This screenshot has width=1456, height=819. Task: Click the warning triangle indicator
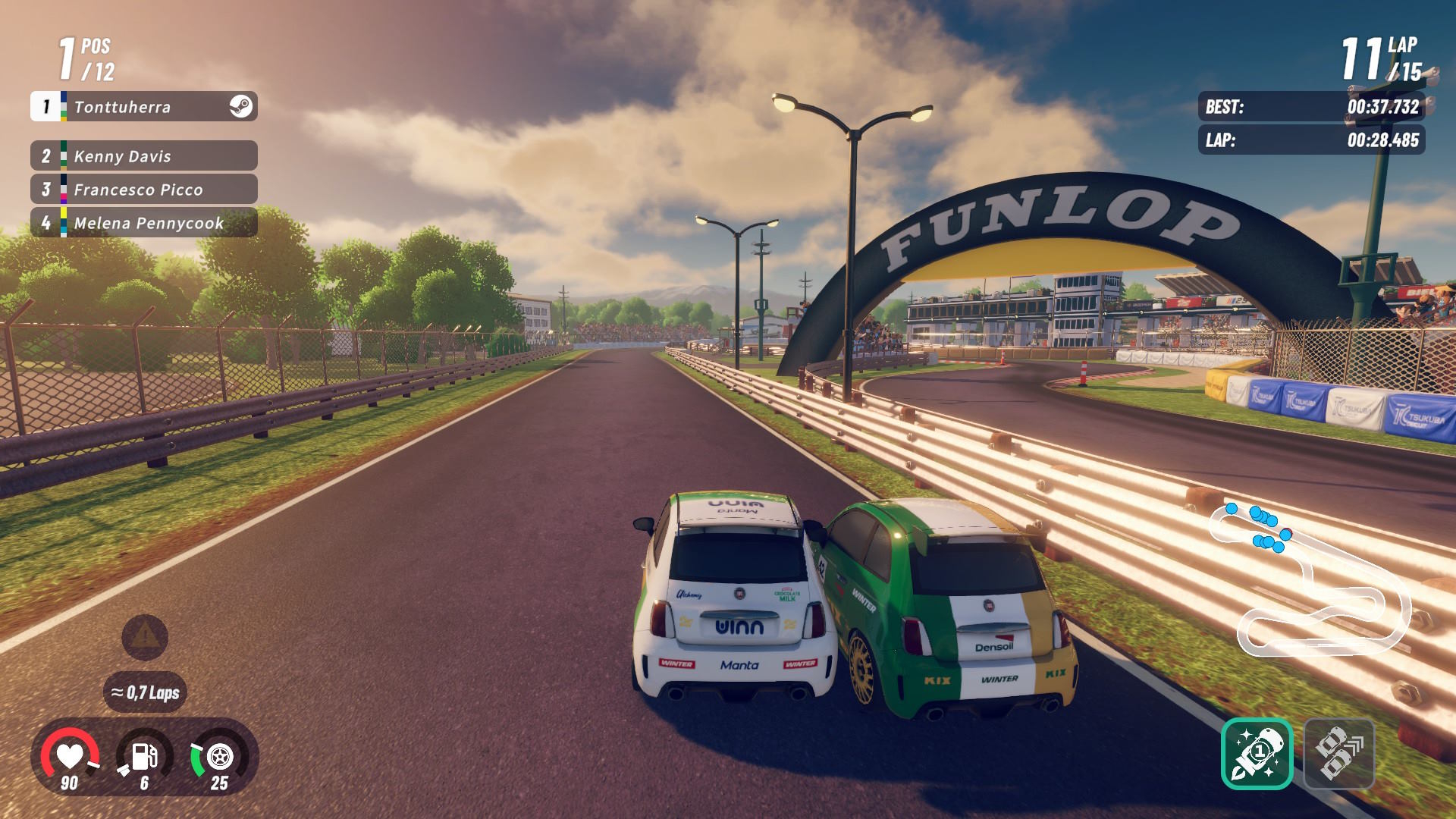point(145,637)
